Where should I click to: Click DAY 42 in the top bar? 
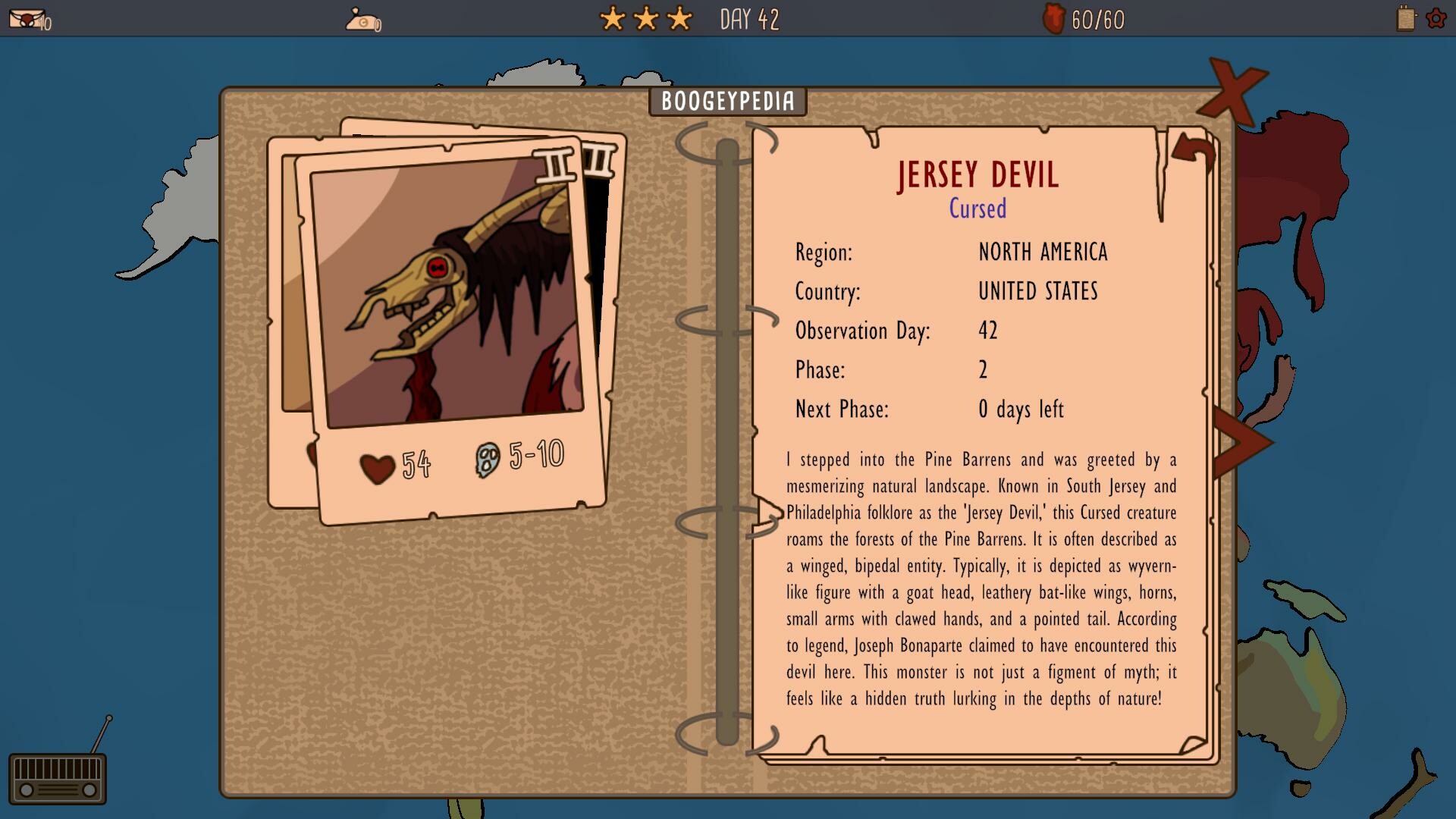[x=749, y=19]
